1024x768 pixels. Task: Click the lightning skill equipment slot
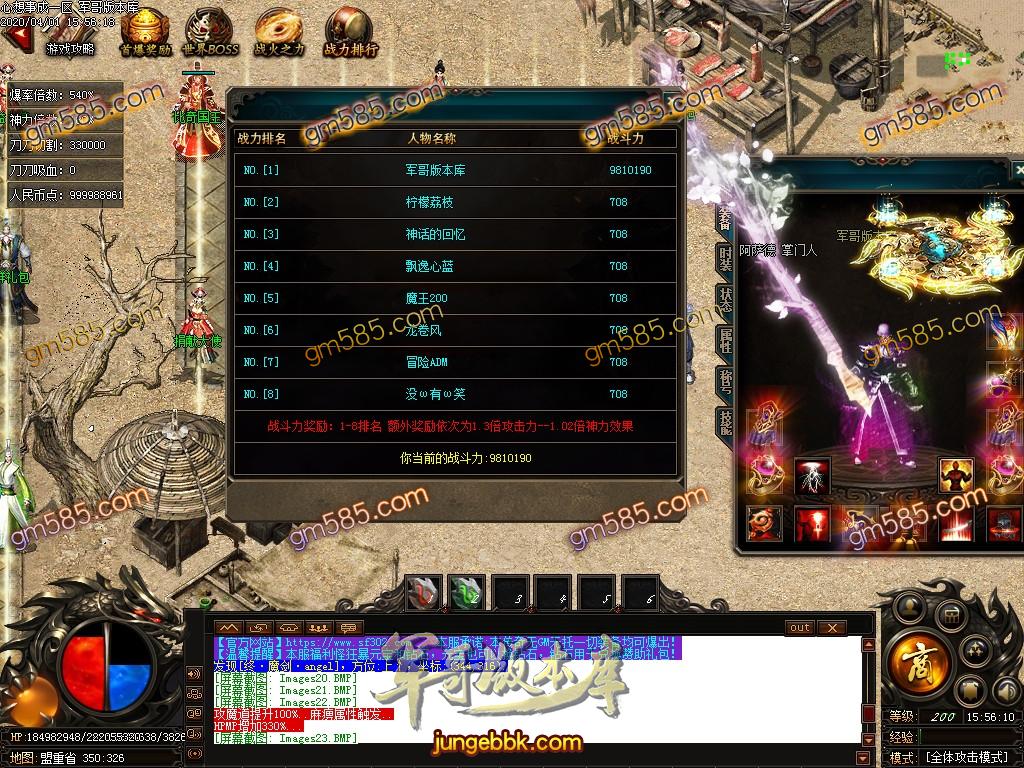(x=812, y=477)
